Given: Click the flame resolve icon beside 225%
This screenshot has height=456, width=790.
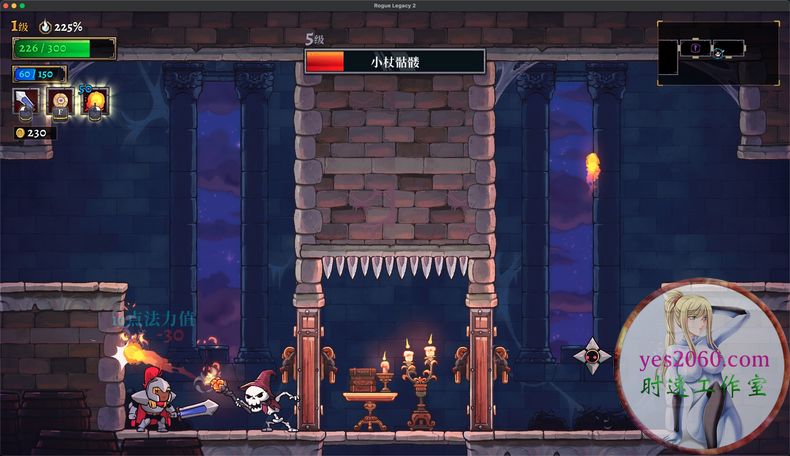Looking at the screenshot, I should [x=44, y=27].
